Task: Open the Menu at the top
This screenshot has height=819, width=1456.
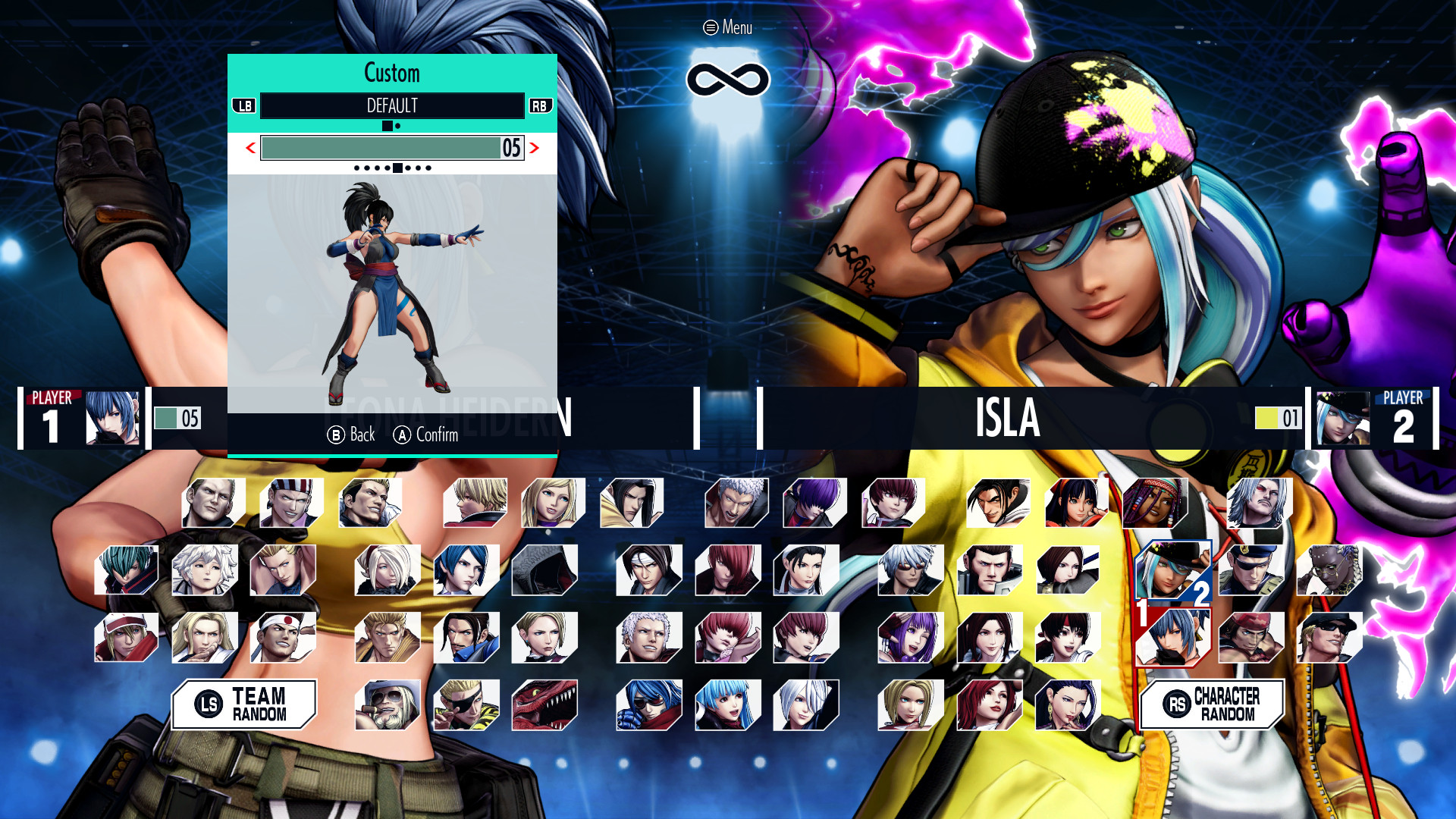Action: [x=726, y=27]
